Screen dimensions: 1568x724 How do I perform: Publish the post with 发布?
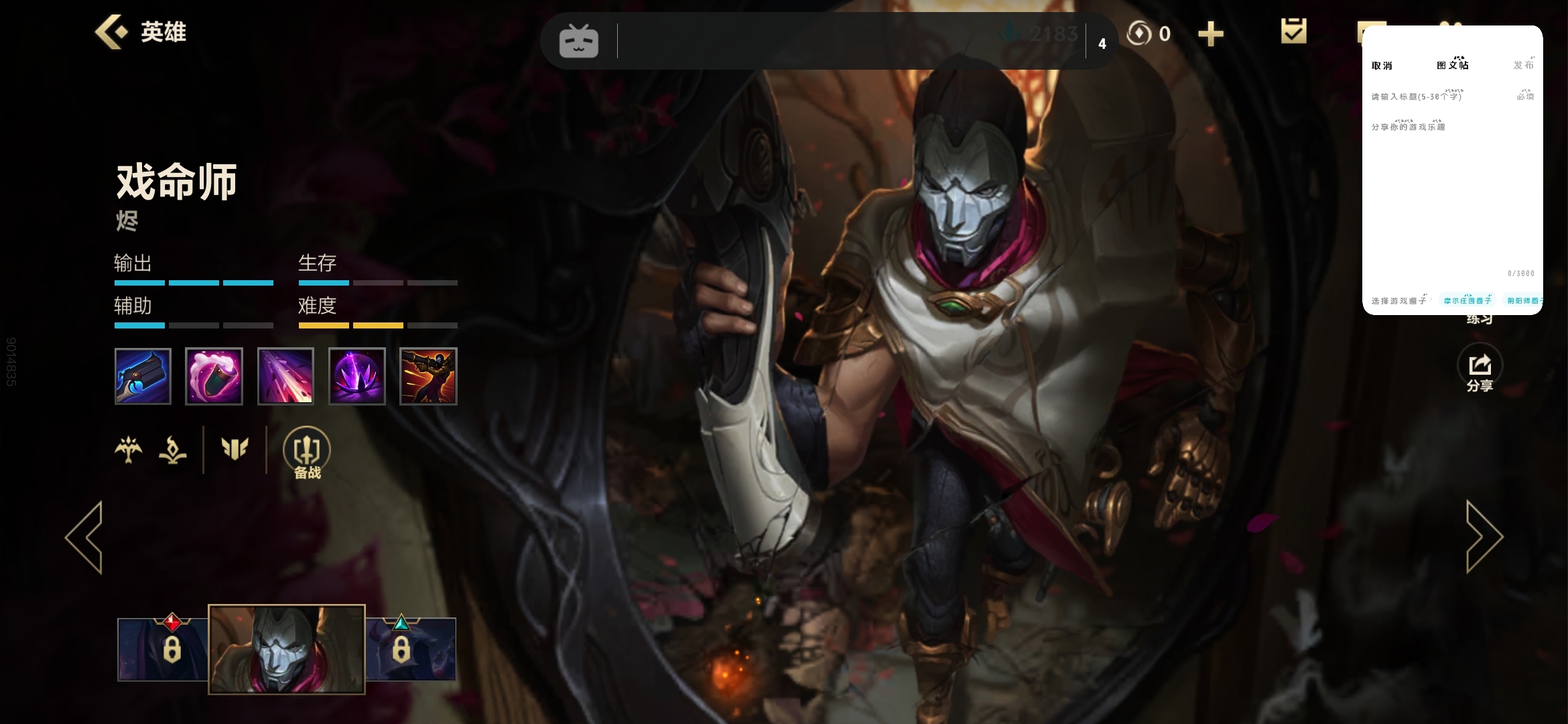[x=1523, y=66]
